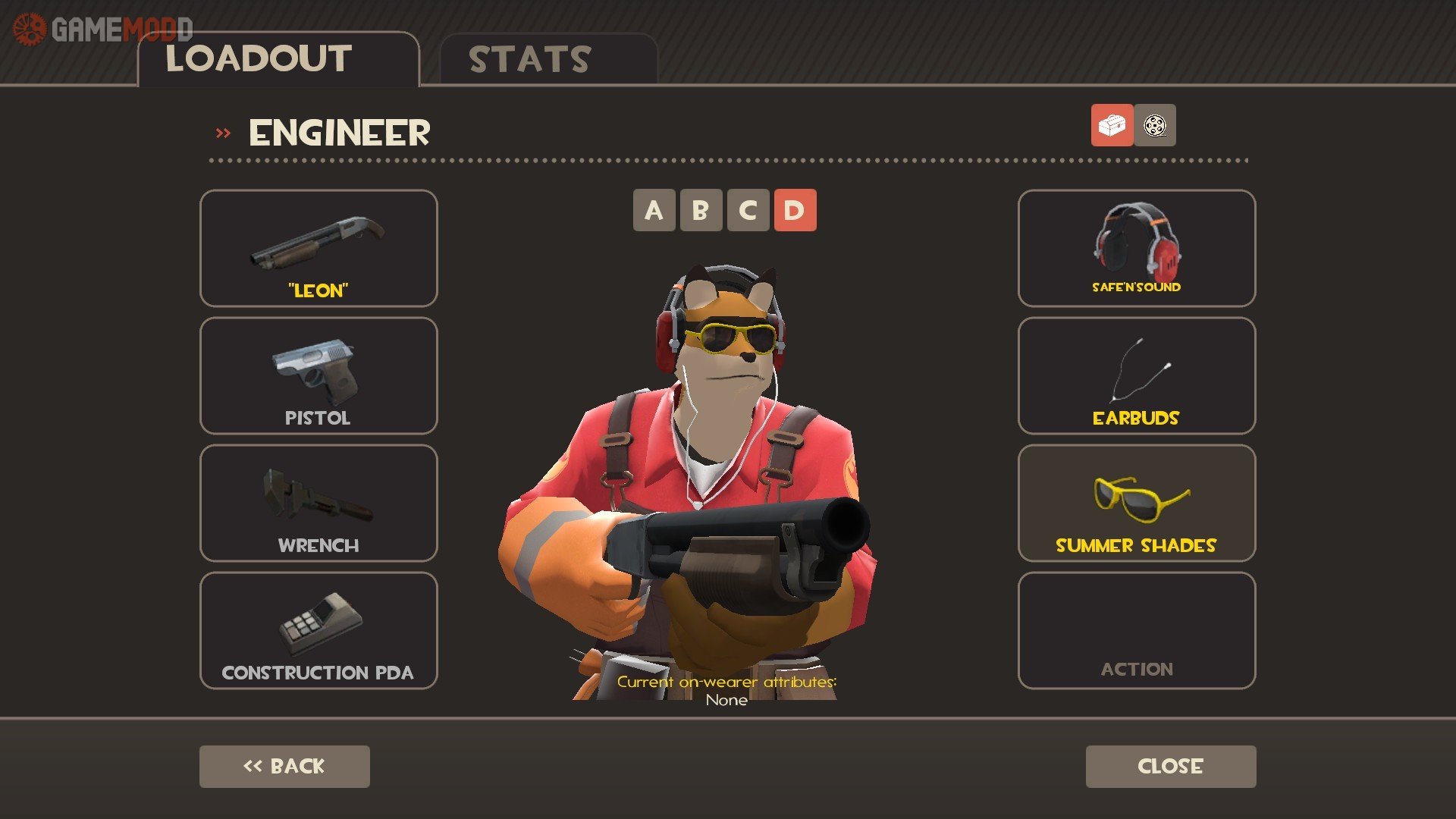Screen dimensions: 1456x819
Task: Click the BACK button
Action: pyautogui.click(x=284, y=766)
